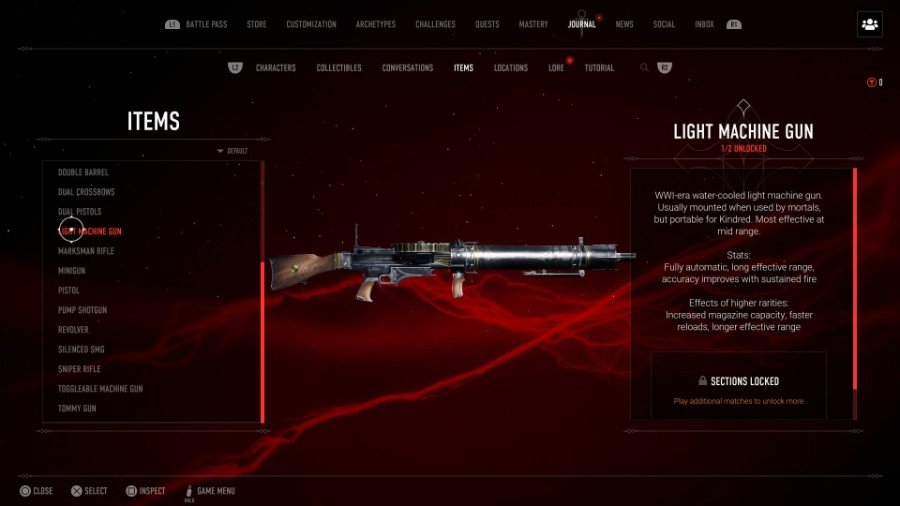This screenshot has height=506, width=900.
Task: View the Locations journal section
Action: pyautogui.click(x=510, y=68)
